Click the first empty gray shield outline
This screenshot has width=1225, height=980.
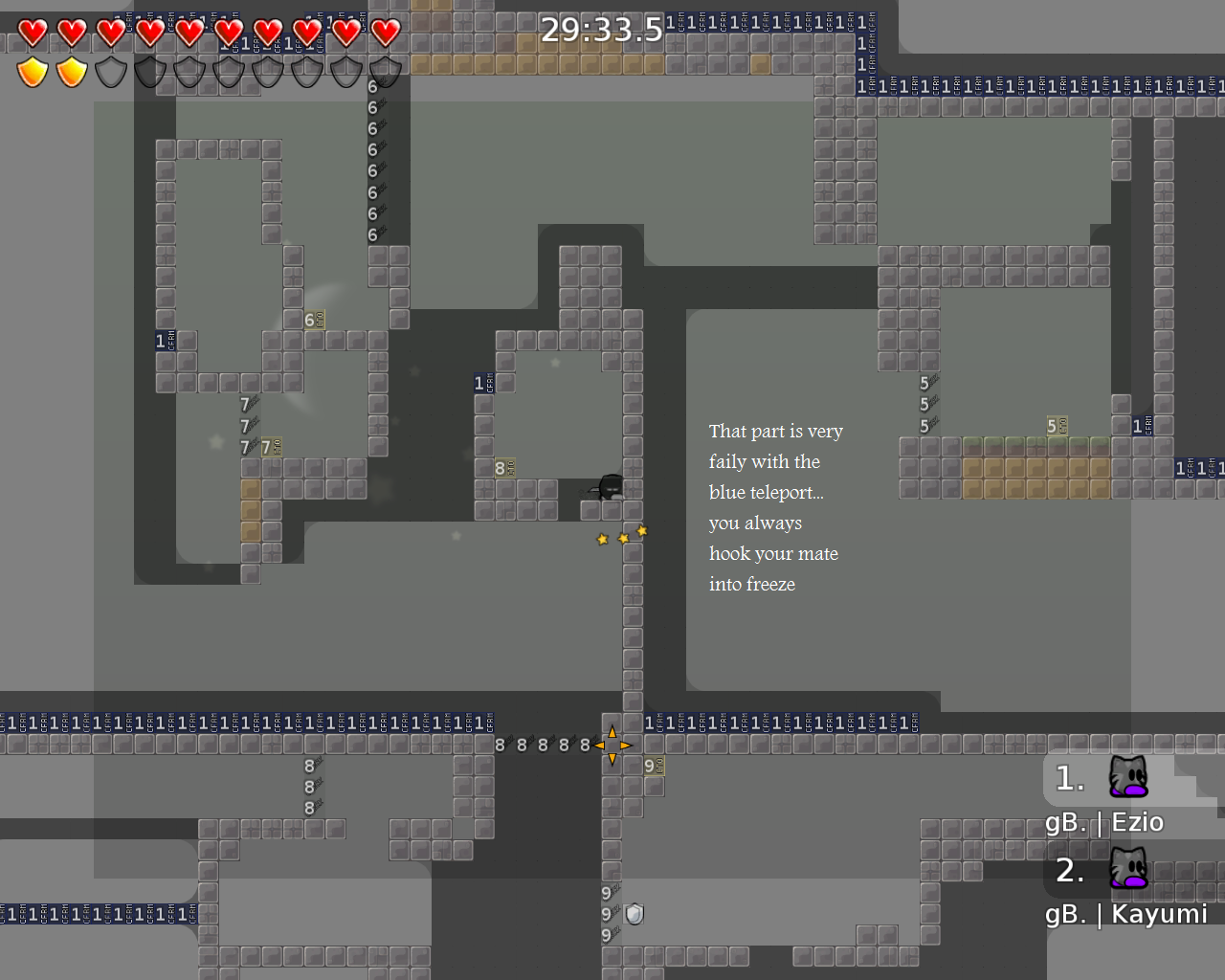pos(110,71)
